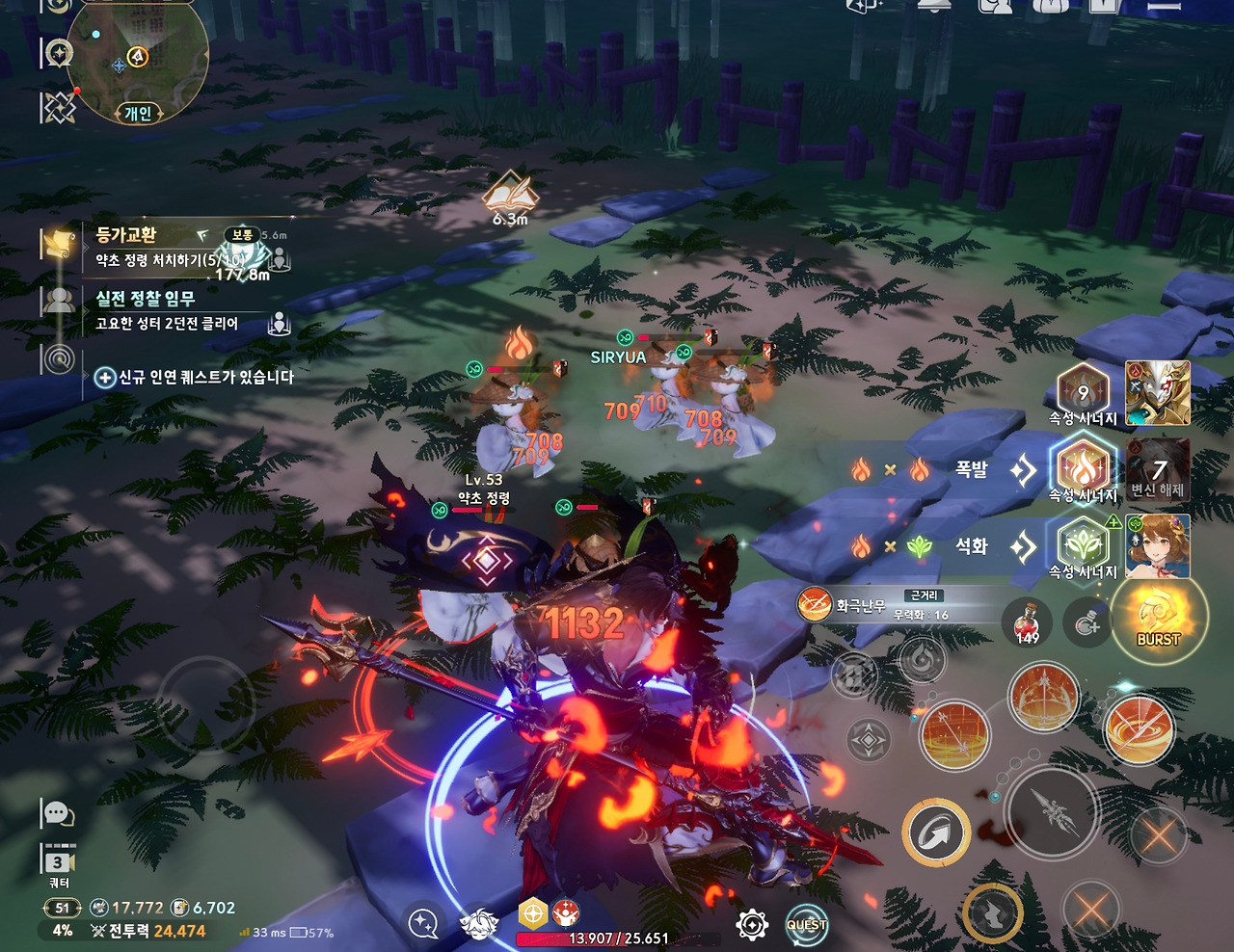This screenshot has width=1234, height=952.
Task: Open the 신규 인연 퀘스트 notice
Action: [x=193, y=379]
